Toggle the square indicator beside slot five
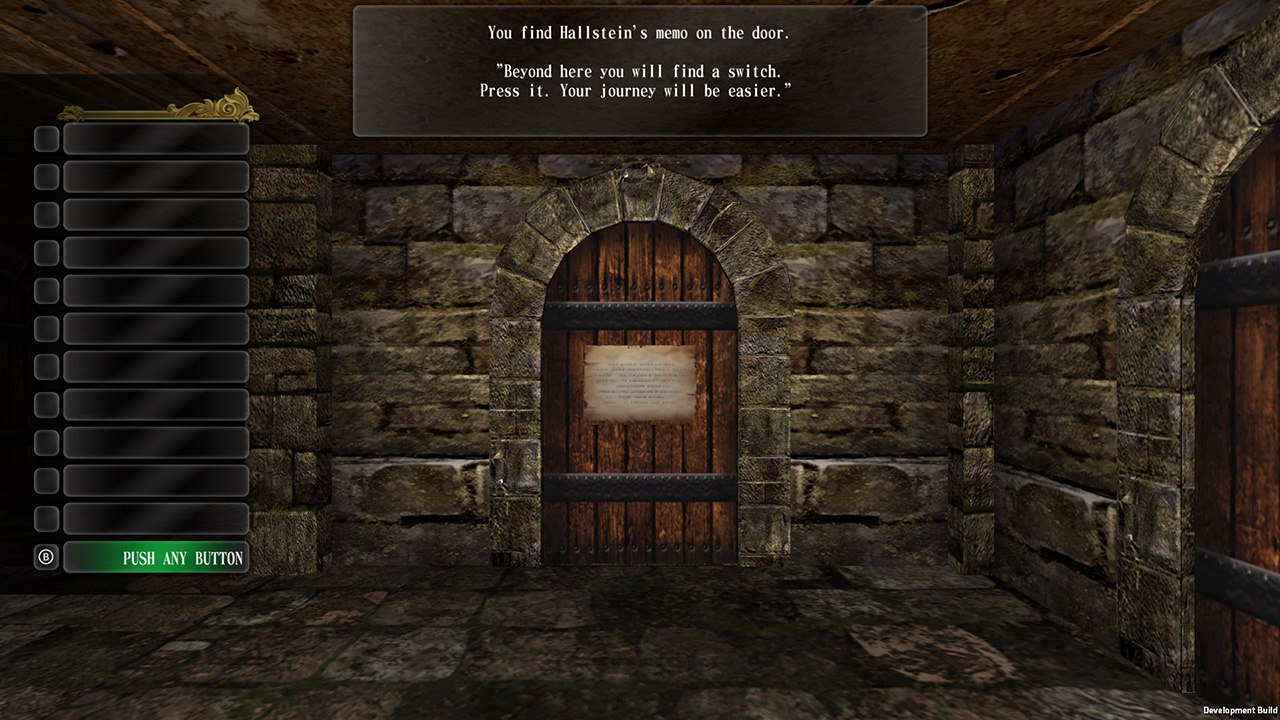Screen dimensions: 1280x720 (45, 290)
